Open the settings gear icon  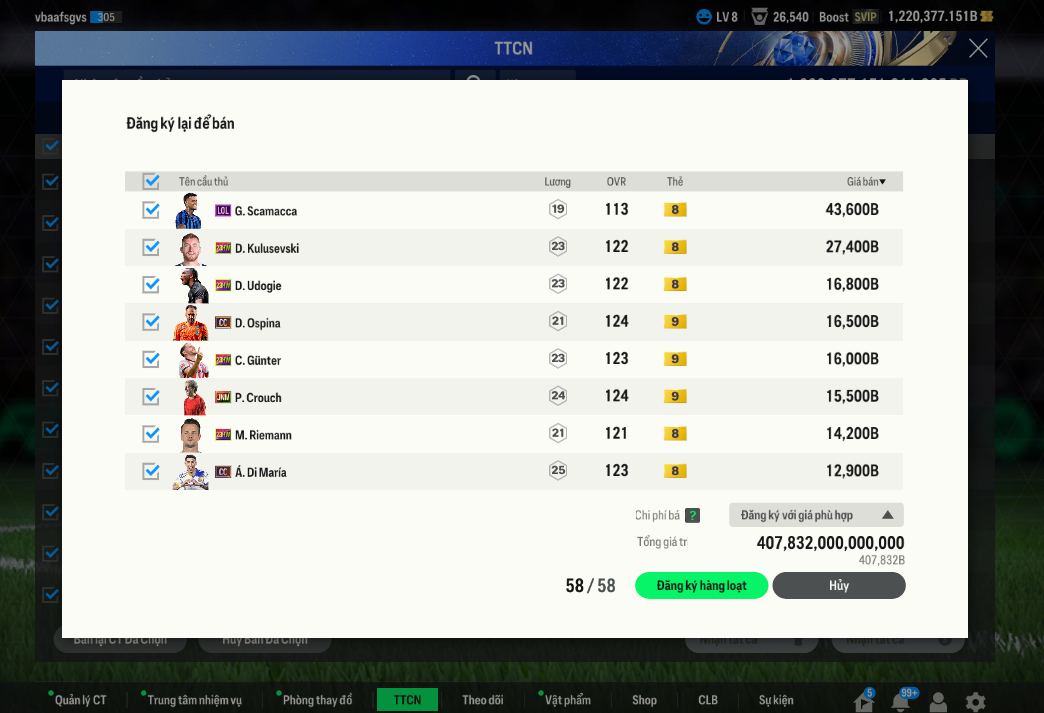[975, 702]
